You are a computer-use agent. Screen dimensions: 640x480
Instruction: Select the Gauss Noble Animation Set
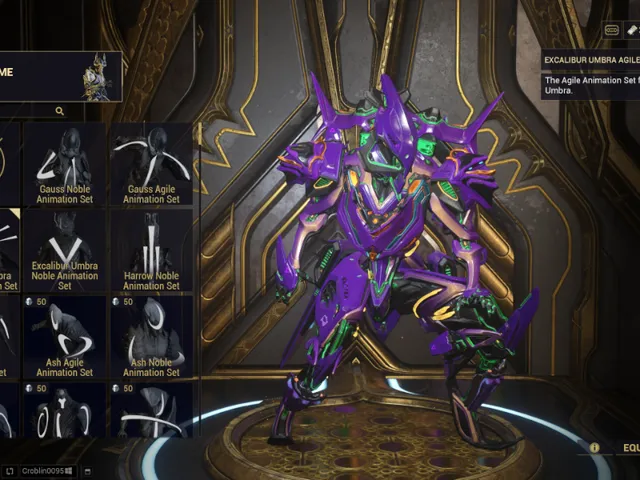[x=65, y=164]
